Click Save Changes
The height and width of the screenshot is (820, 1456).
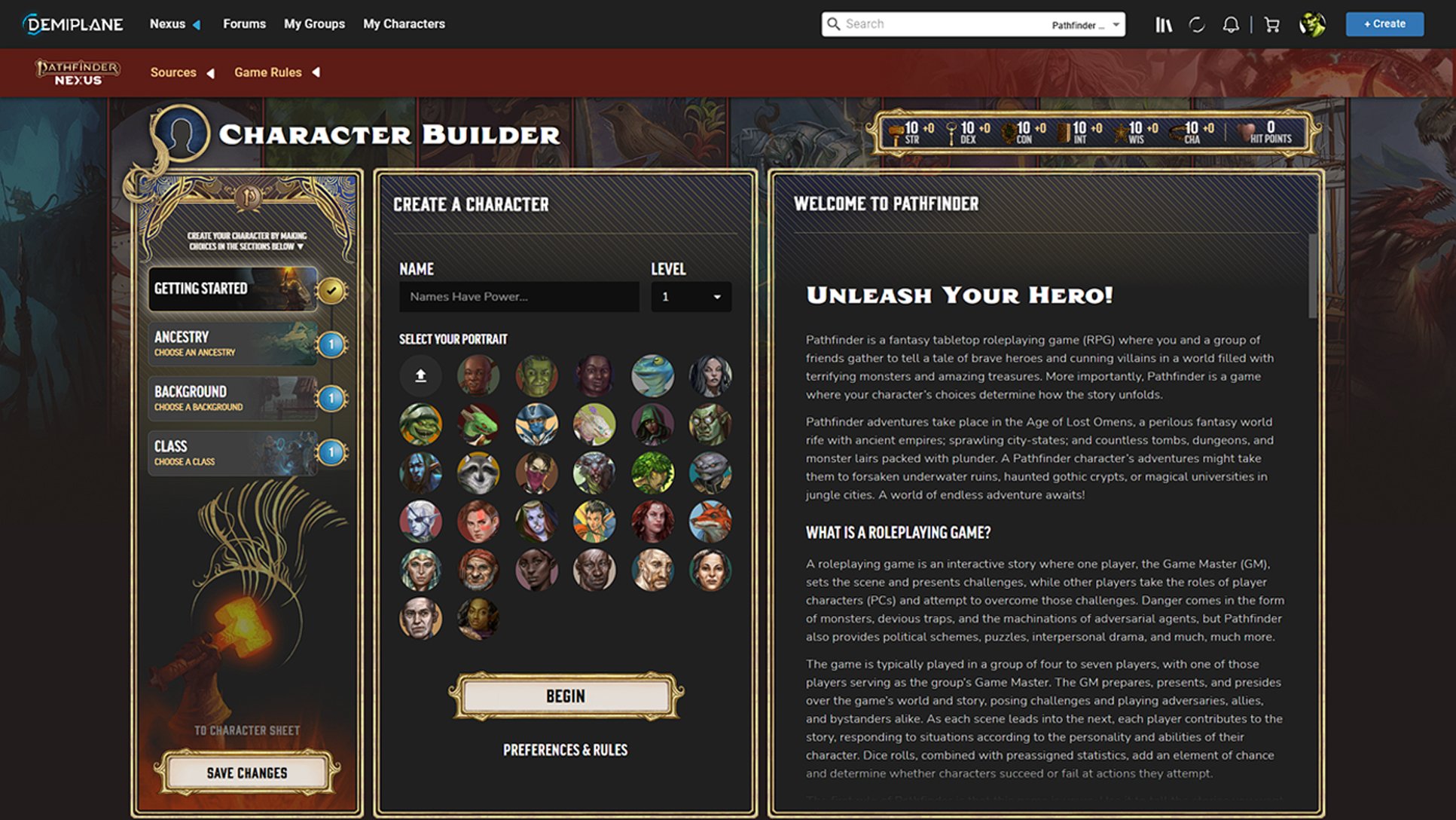(x=247, y=773)
